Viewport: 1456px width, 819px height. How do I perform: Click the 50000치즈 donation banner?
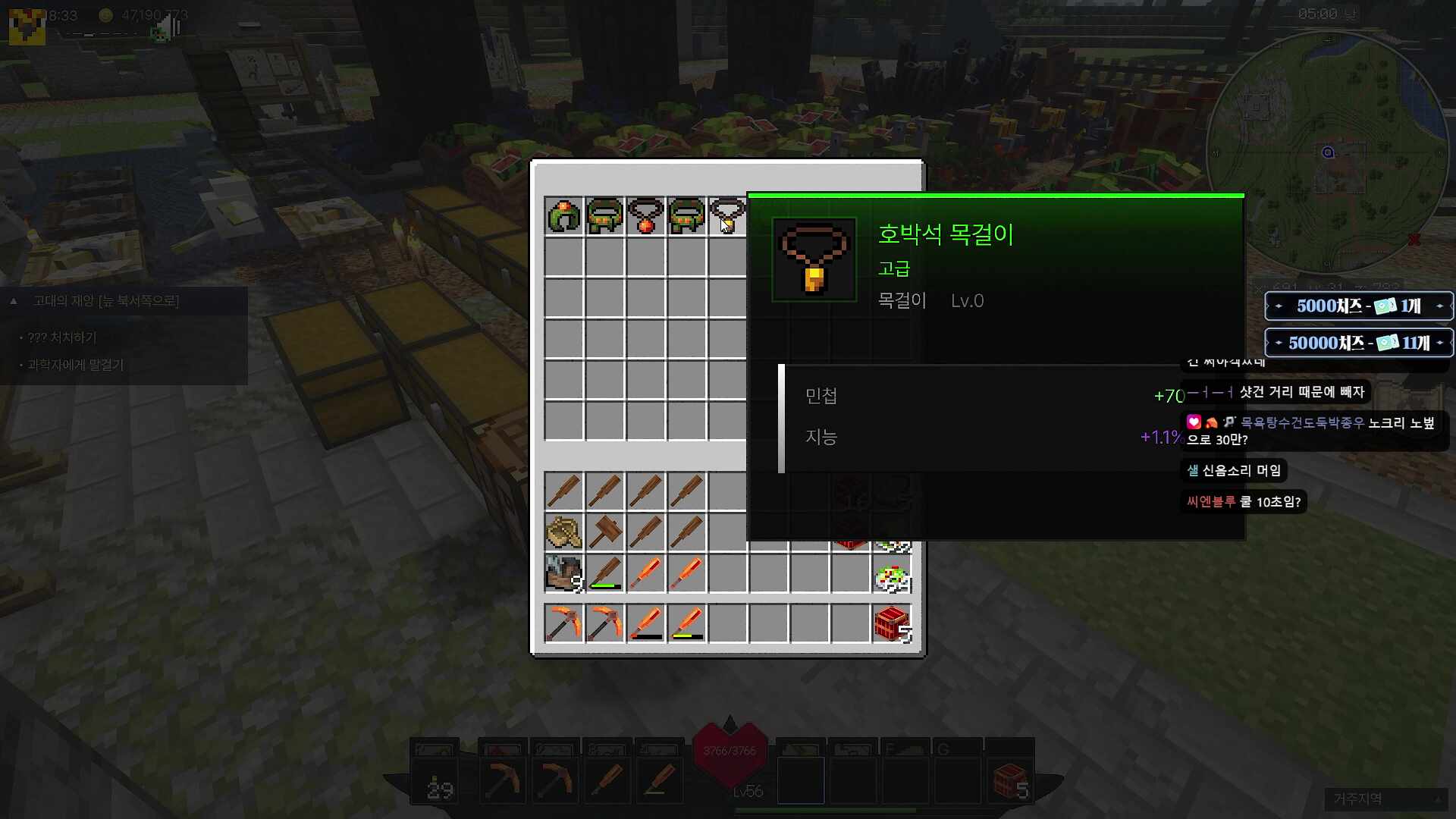[x=1358, y=343]
